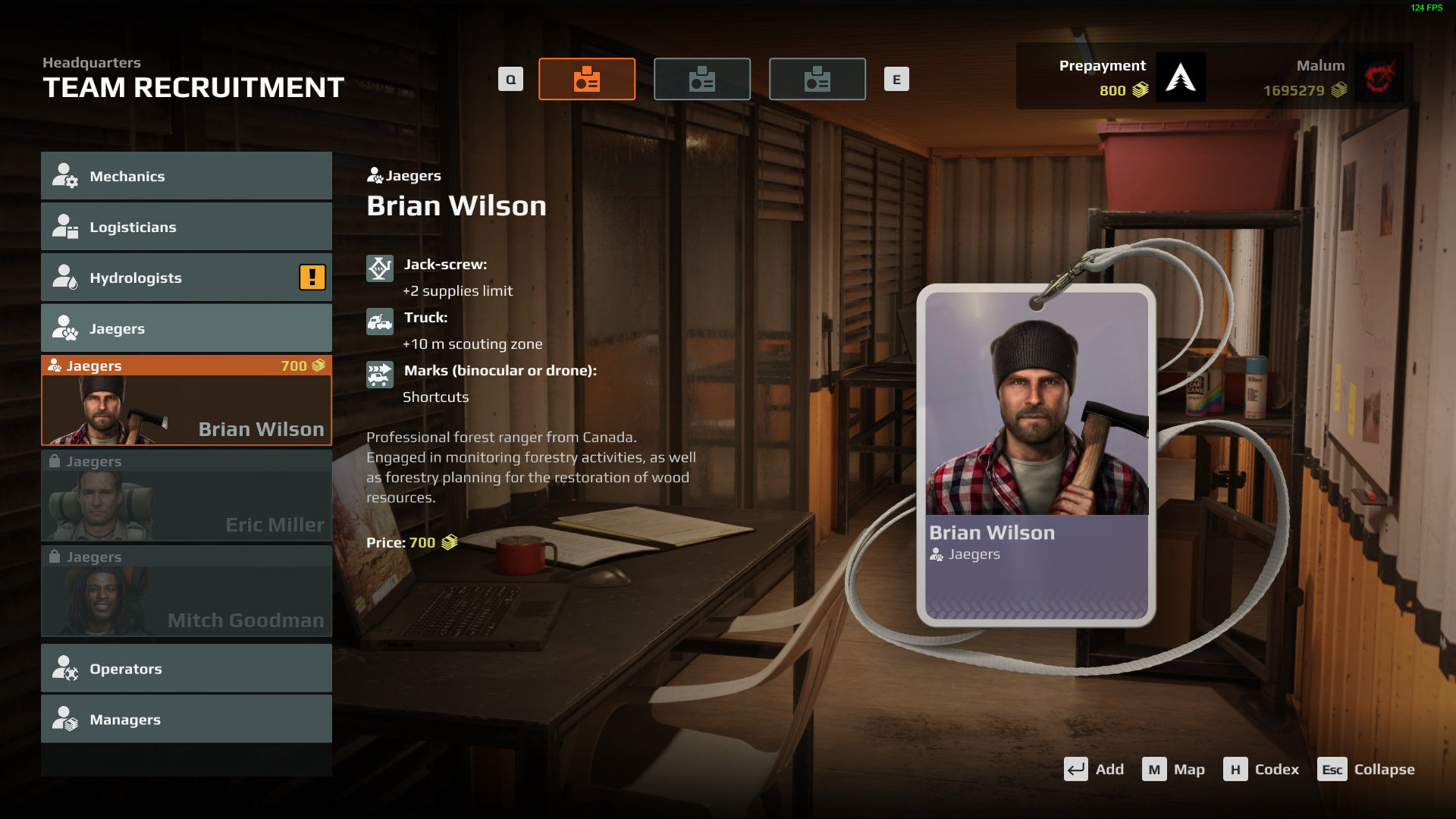
Task: Collapse the Jaegers category header
Action: (186, 328)
